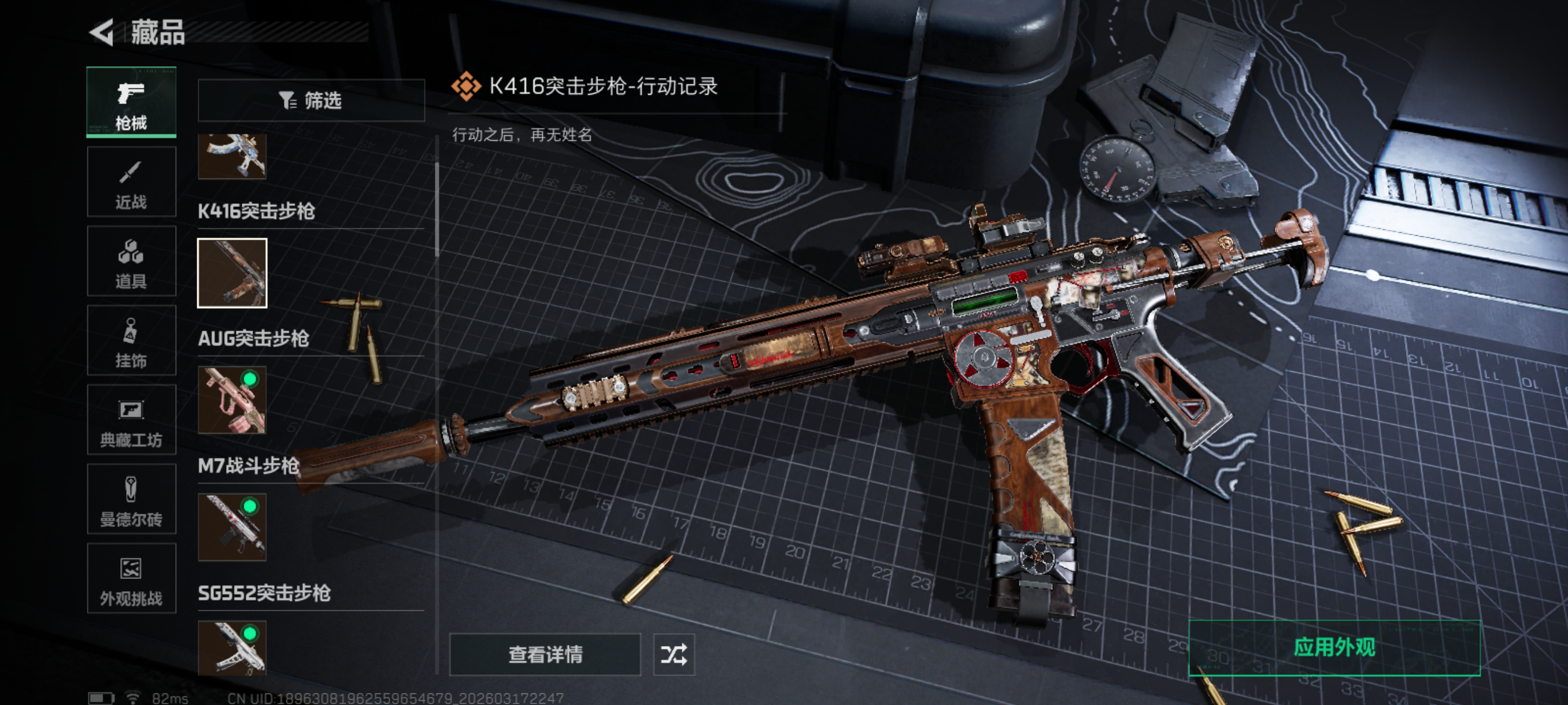1568x705 pixels.
Task: Toggle the shuffle random skin icon
Action: coord(674,655)
